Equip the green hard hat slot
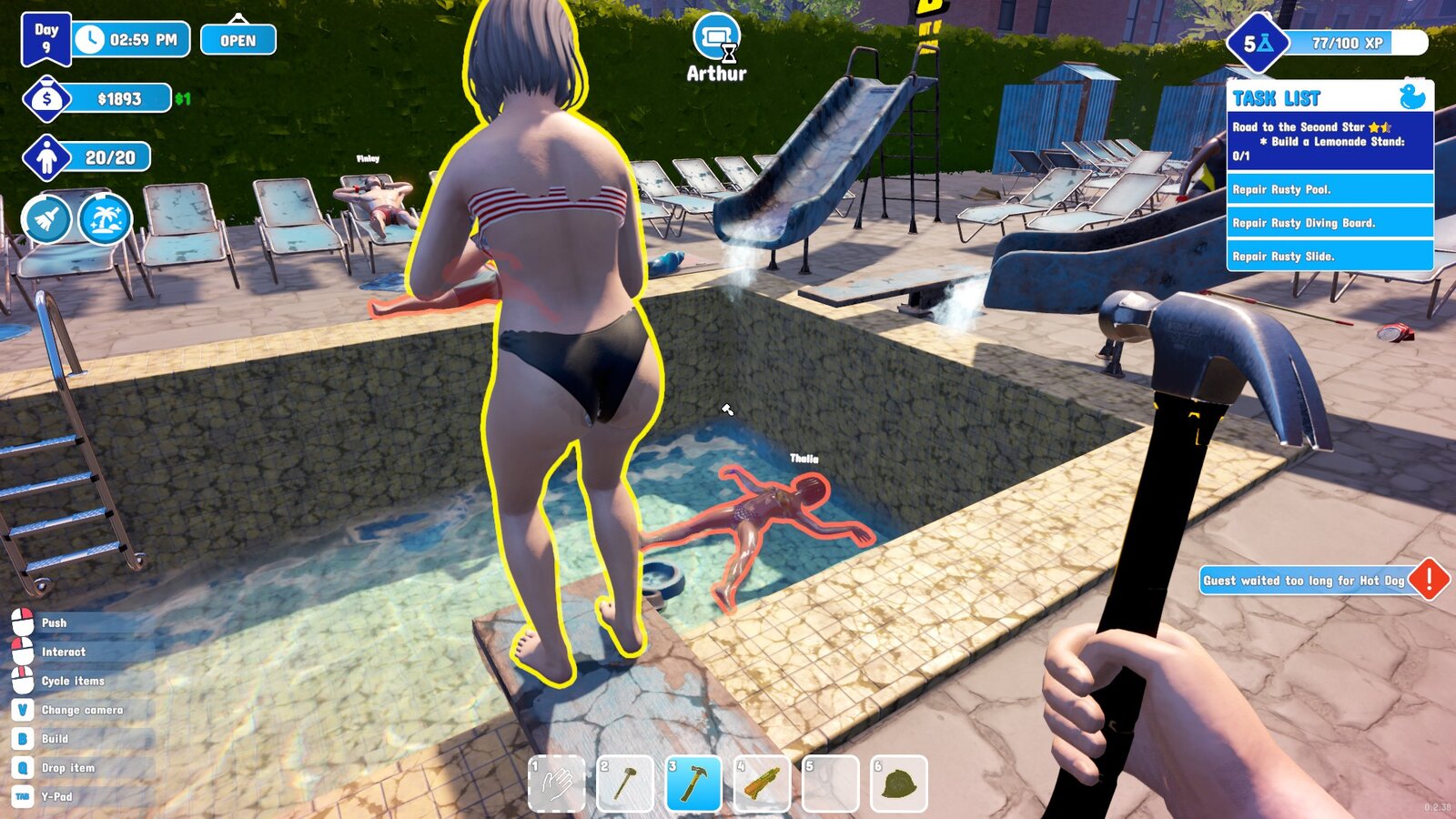This screenshot has width=1456, height=819. coord(899,783)
